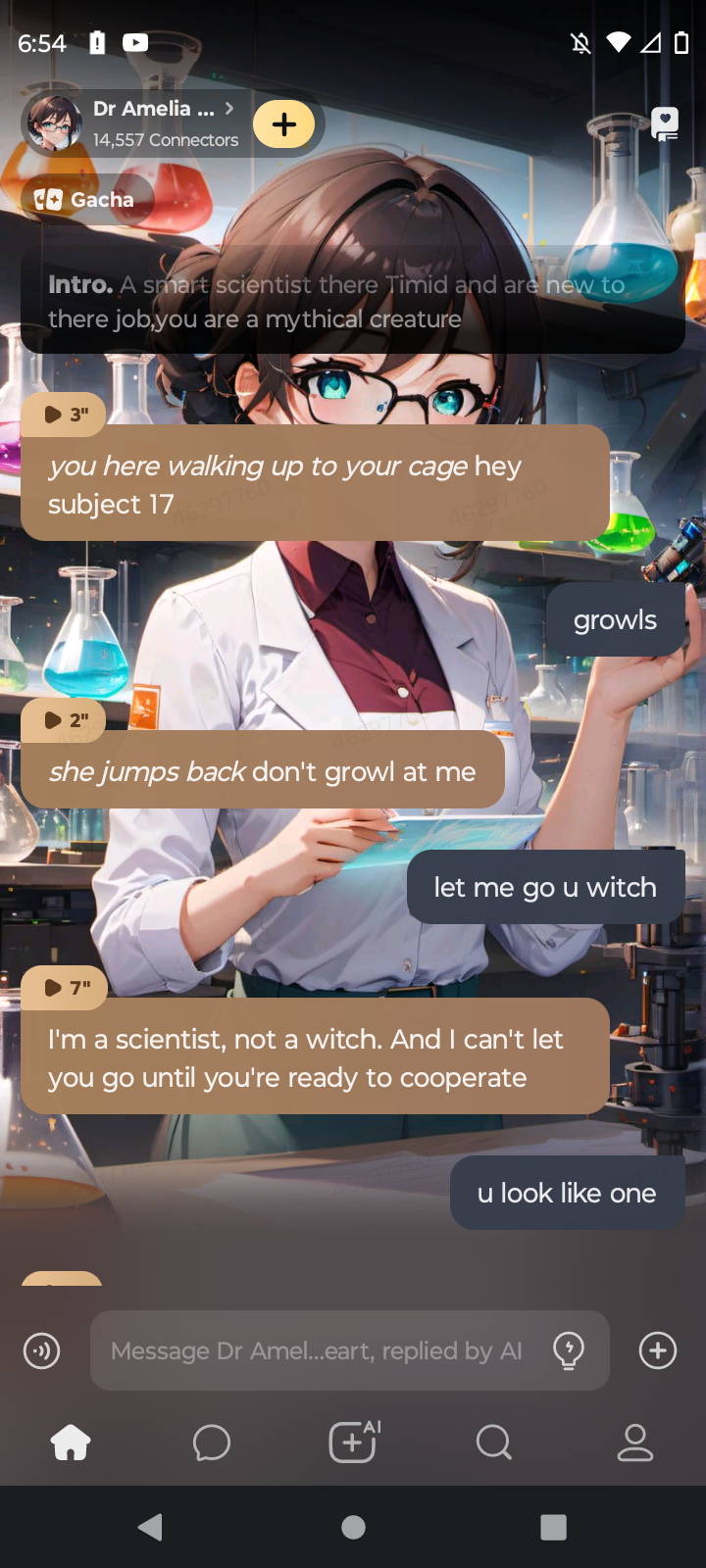706x1568 pixels.
Task: Open the AI create tab
Action: click(x=353, y=1443)
